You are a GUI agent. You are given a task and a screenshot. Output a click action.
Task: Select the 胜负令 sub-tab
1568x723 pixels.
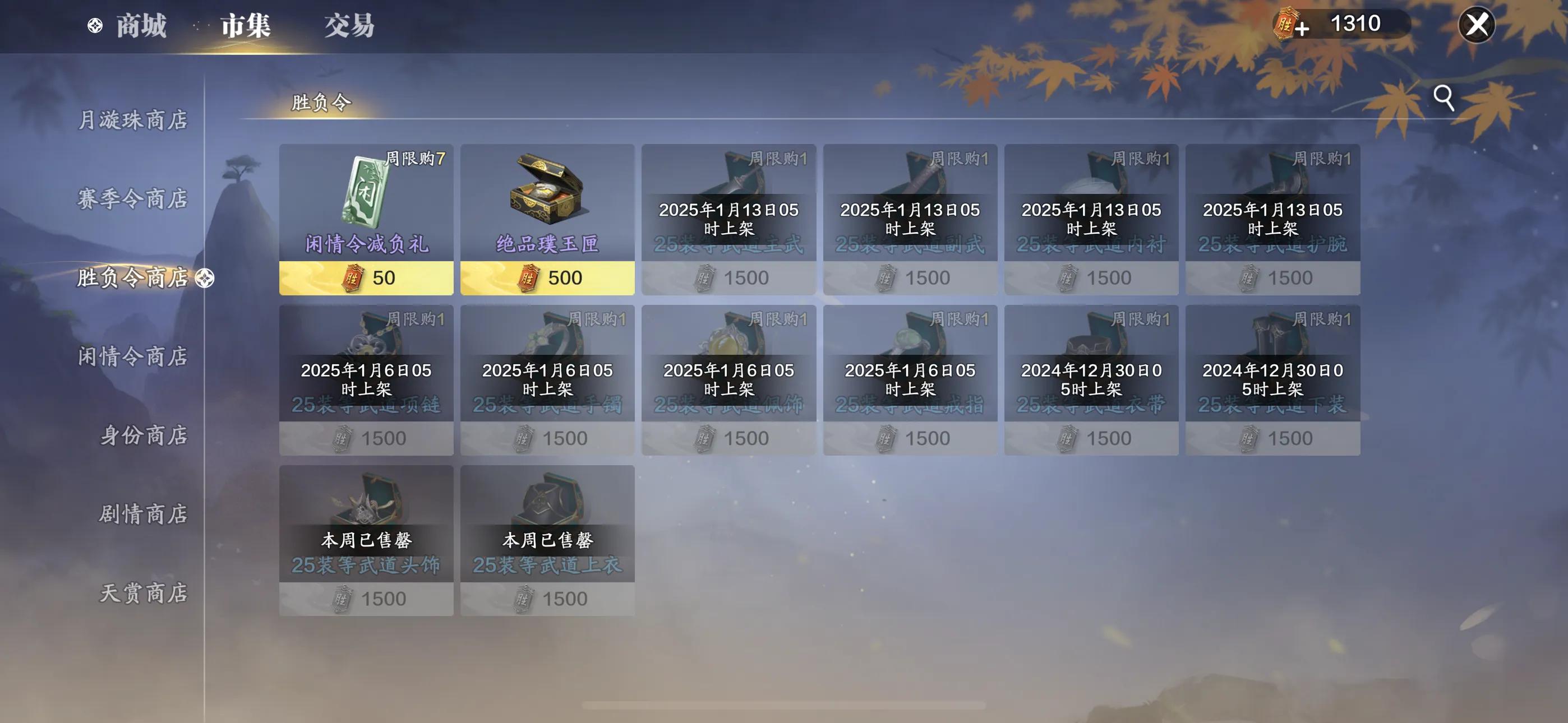(x=321, y=102)
